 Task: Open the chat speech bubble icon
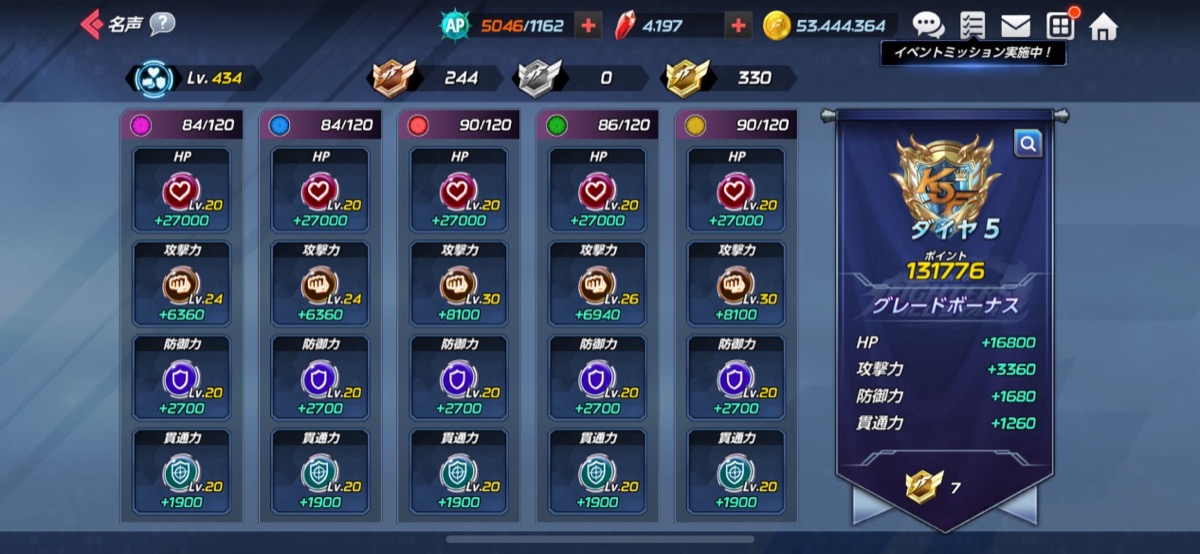928,26
